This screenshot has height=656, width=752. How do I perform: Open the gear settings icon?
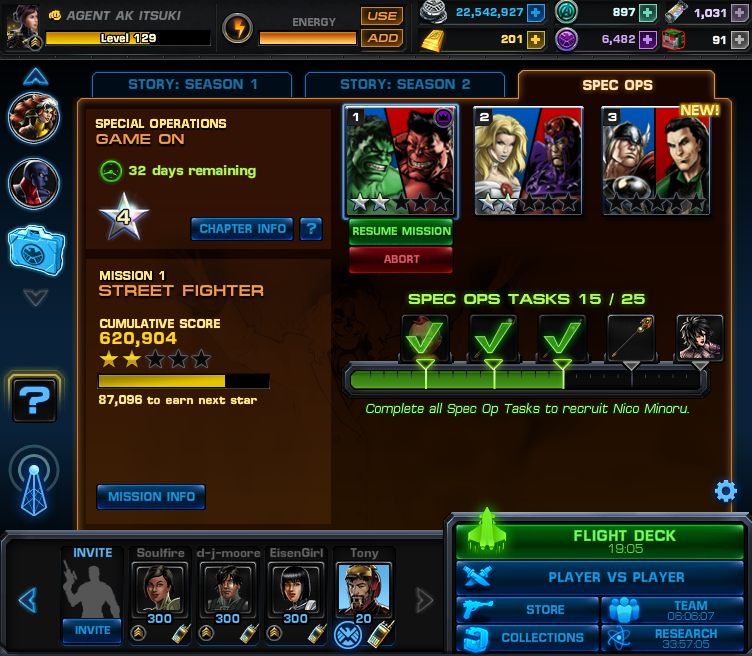pos(726,491)
